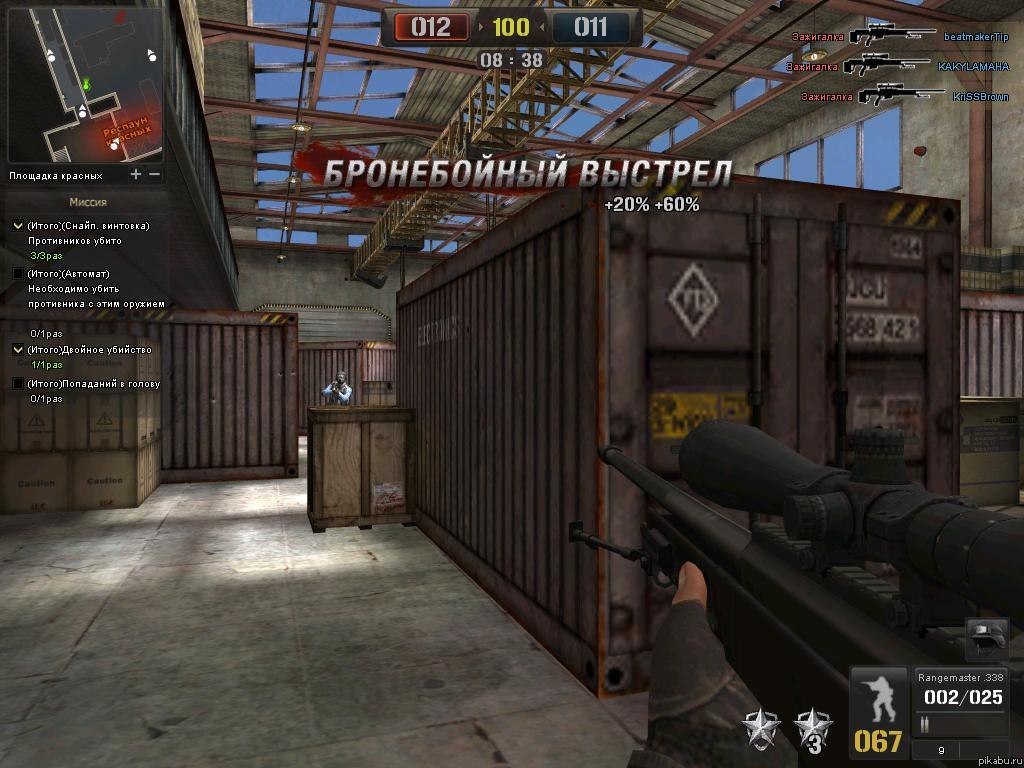Screen dimensions: 1024x768
Task: Toggle the Снайп. винтовка mission checkbox
Action: 18,226
